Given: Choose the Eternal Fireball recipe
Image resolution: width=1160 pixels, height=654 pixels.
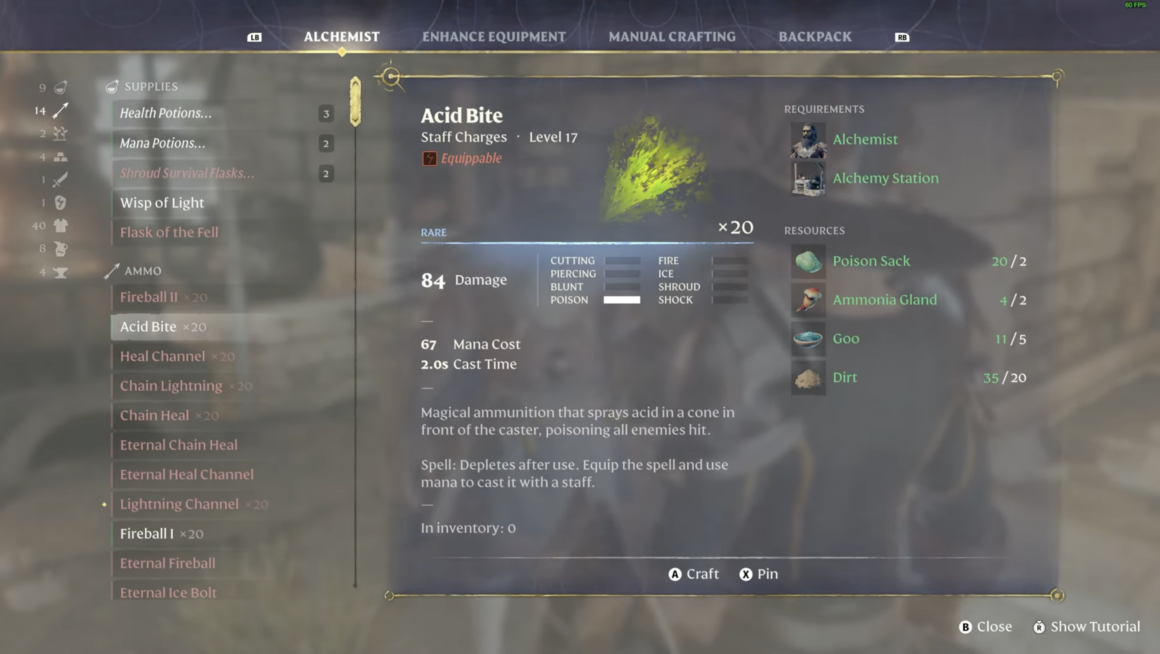Looking at the screenshot, I should pos(168,563).
